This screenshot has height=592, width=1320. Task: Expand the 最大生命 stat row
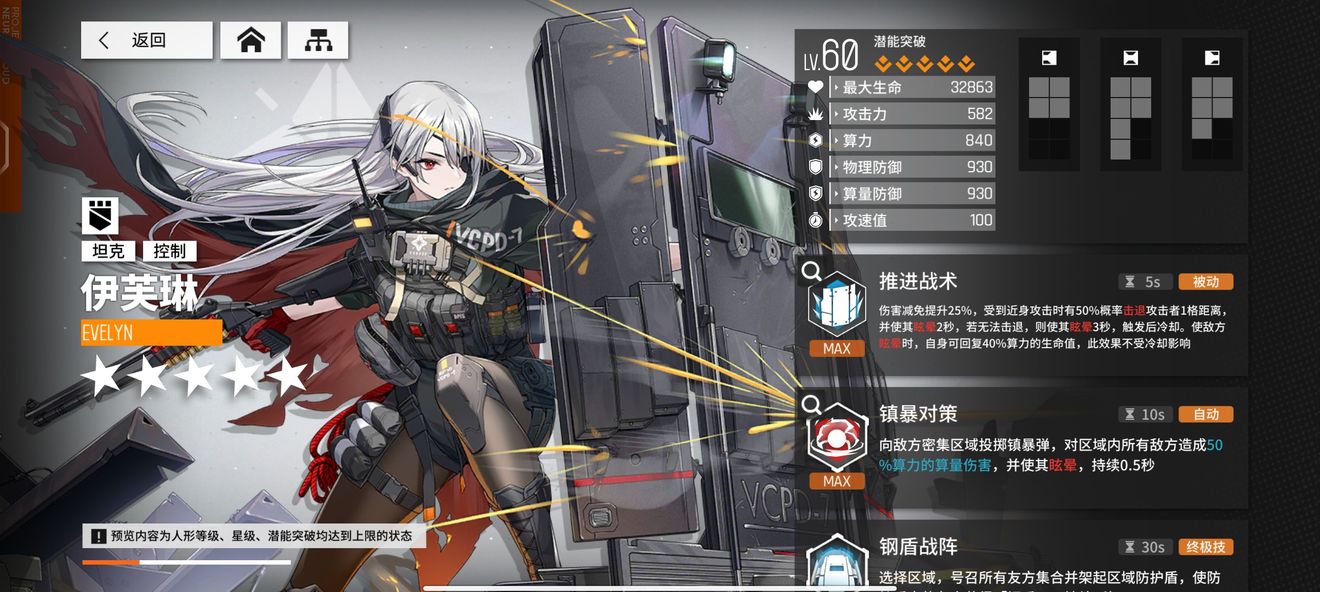(x=912, y=87)
